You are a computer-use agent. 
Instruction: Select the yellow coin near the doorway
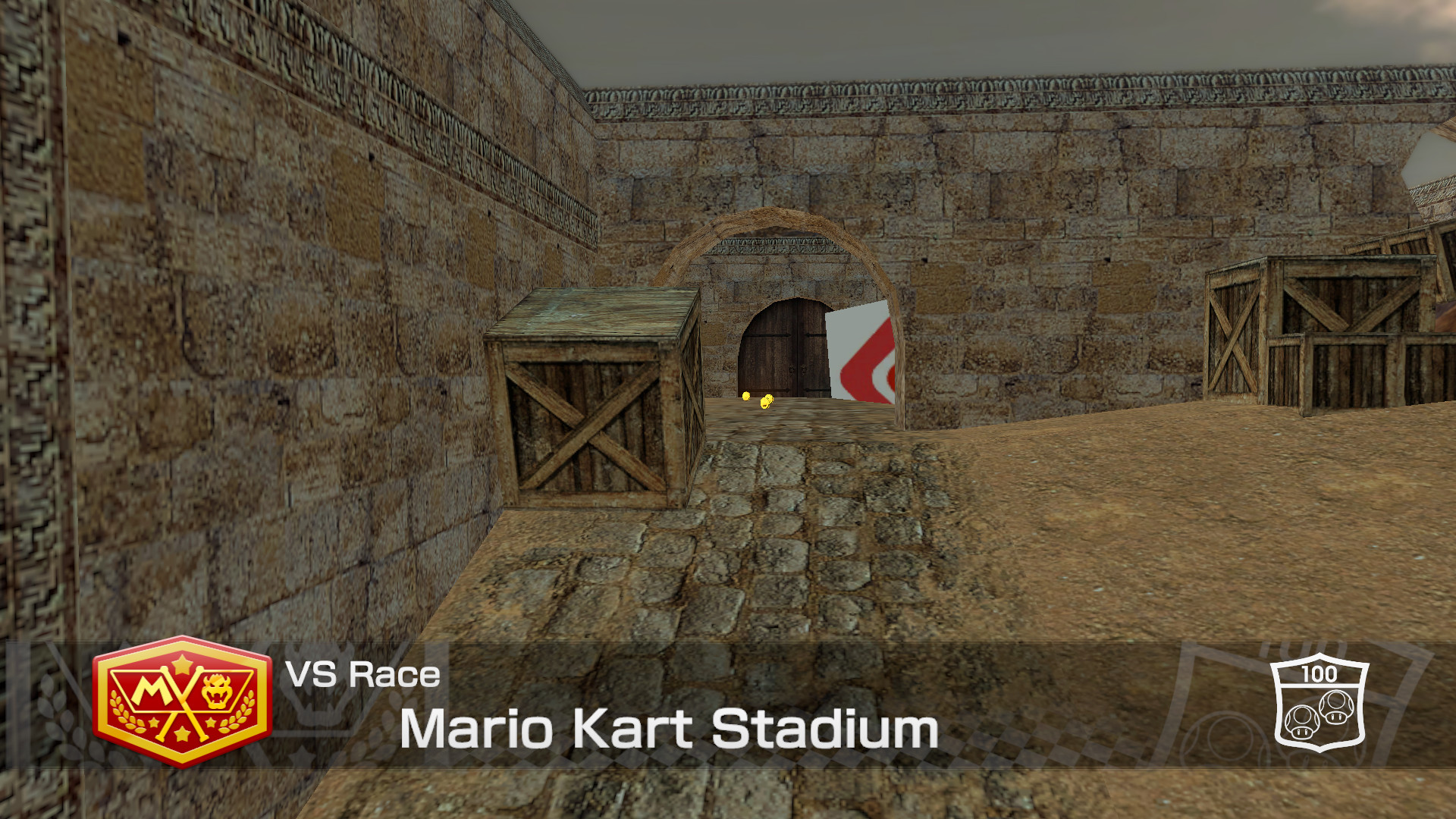click(746, 396)
